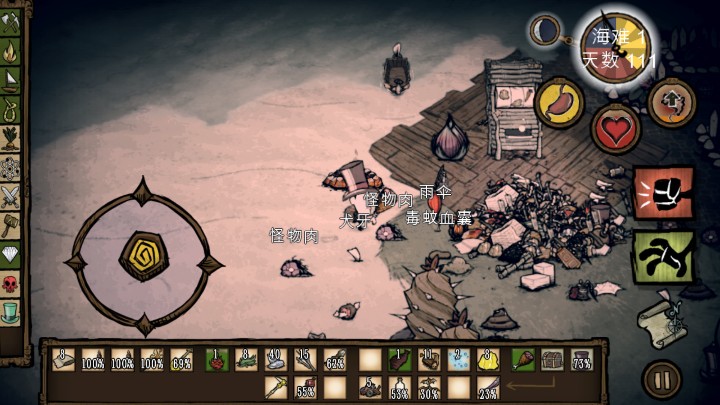Screen dimensions: 720x405
Task: Open the rolled map scroll
Action: pos(662,319)
